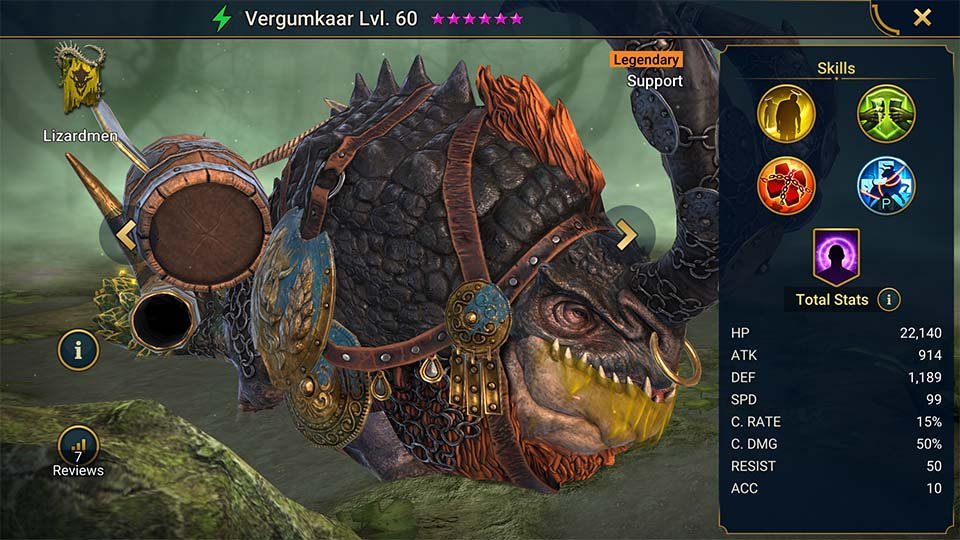Screen dimensions: 960x540
Task: Close the champion details screen
Action: point(922,17)
